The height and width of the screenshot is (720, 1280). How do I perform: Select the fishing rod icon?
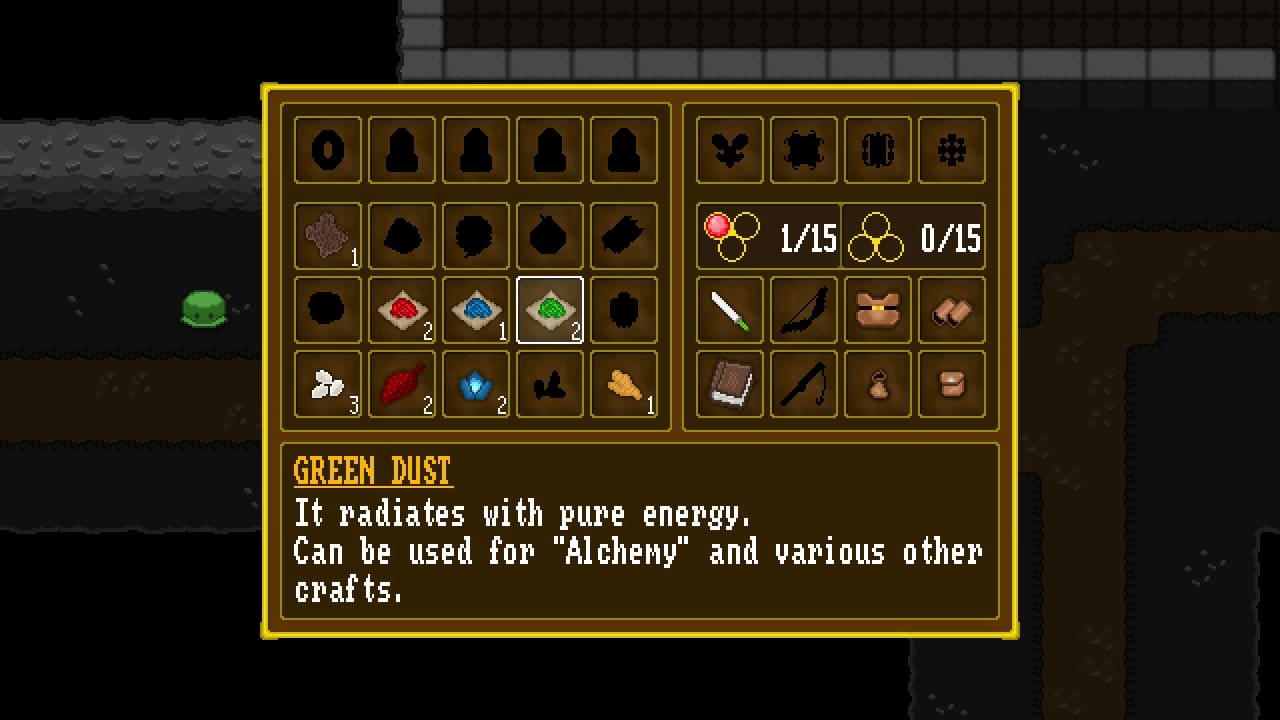(803, 384)
